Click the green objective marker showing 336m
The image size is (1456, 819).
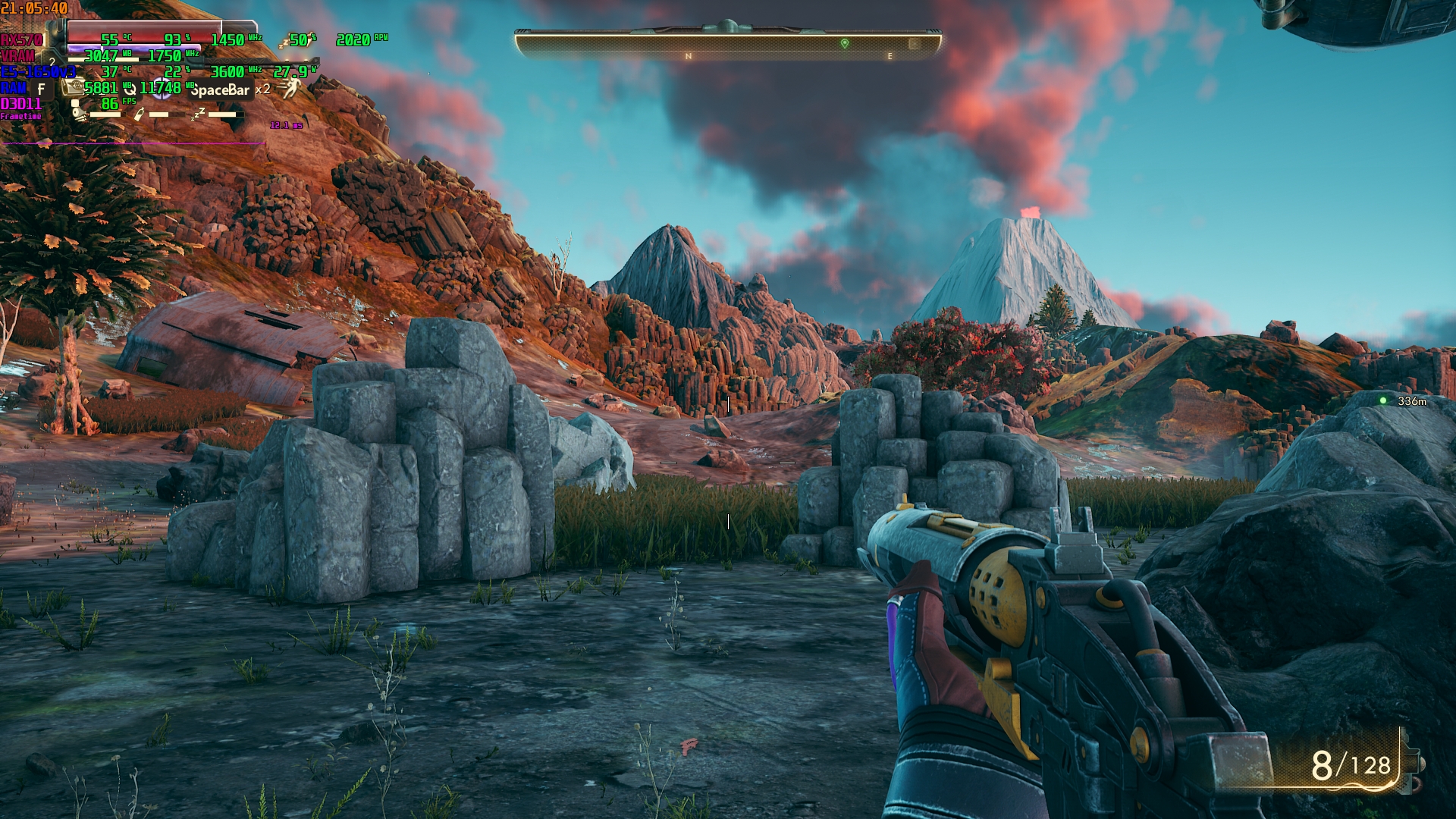pyautogui.click(x=1383, y=400)
